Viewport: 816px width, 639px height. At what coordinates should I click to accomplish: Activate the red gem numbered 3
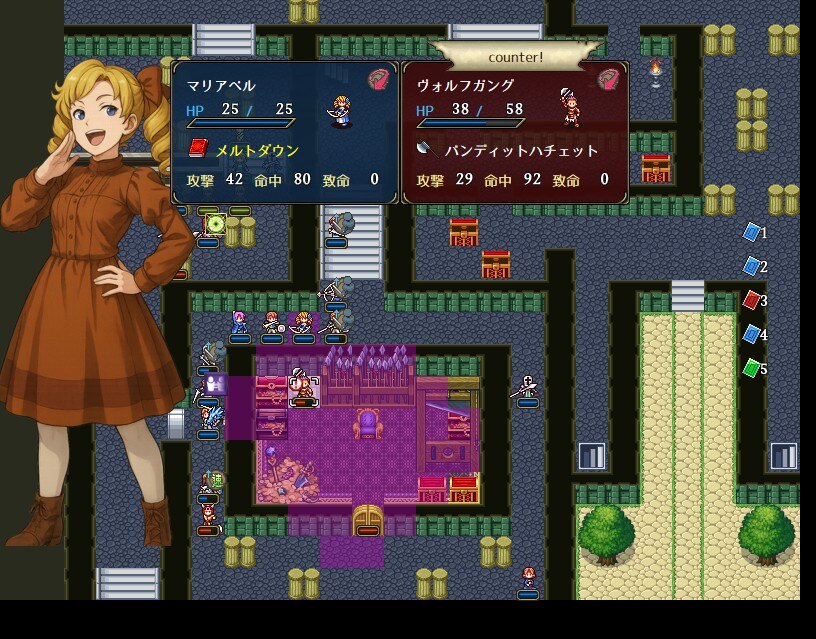click(x=752, y=300)
